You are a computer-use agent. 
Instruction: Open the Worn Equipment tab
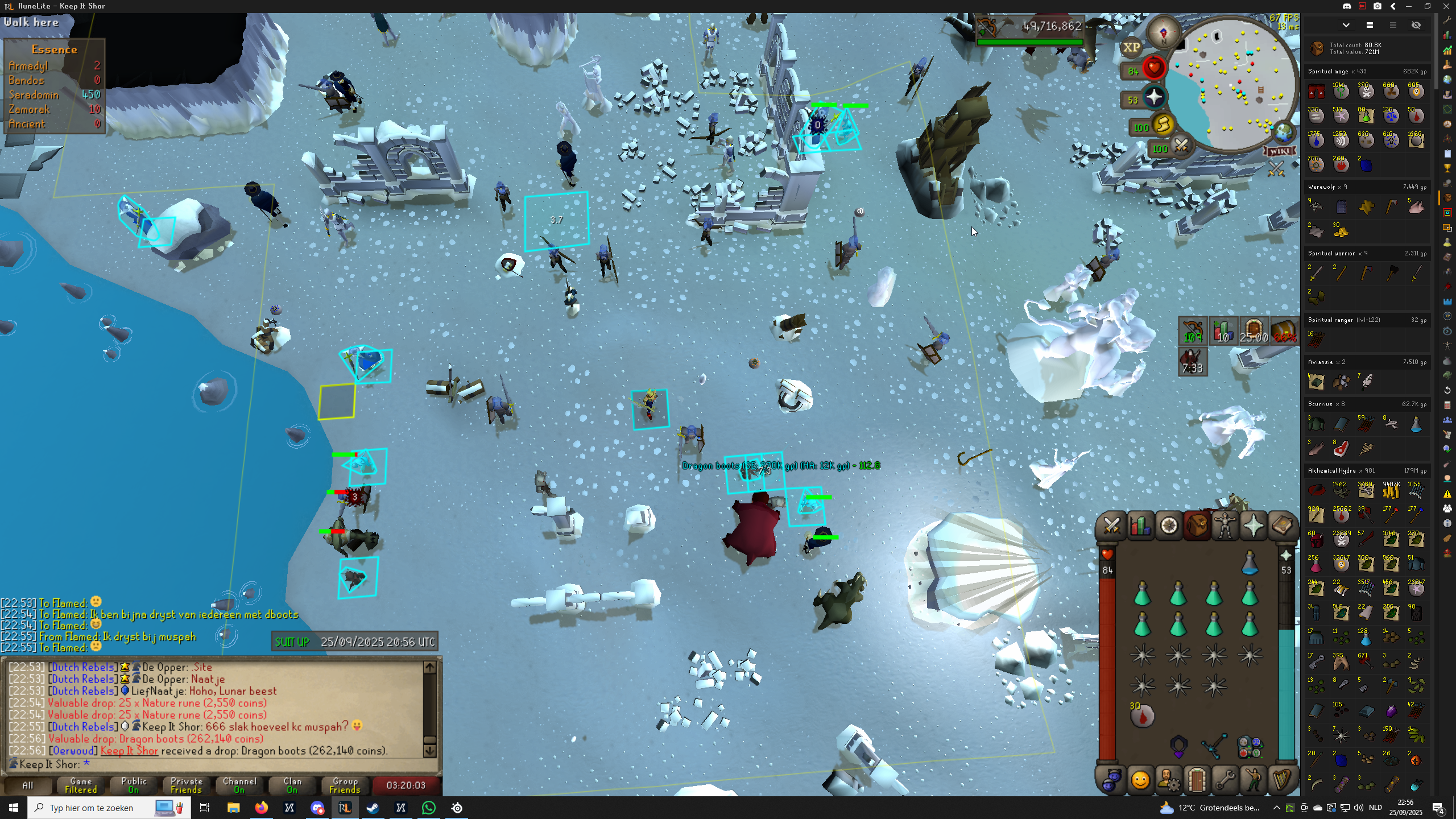point(1225,526)
